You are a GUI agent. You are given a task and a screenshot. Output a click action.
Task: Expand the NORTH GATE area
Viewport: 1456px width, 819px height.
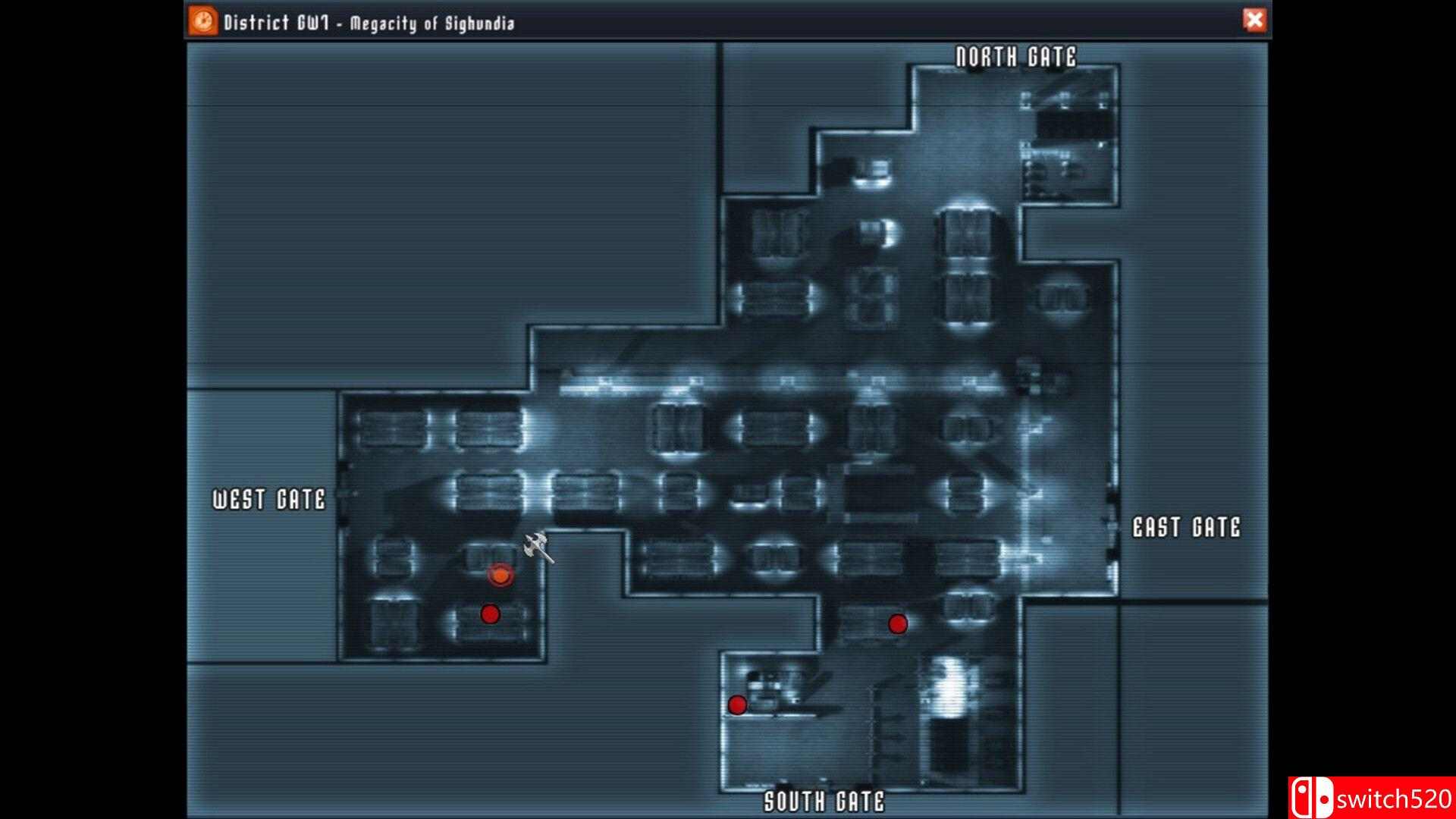pyautogui.click(x=1016, y=55)
